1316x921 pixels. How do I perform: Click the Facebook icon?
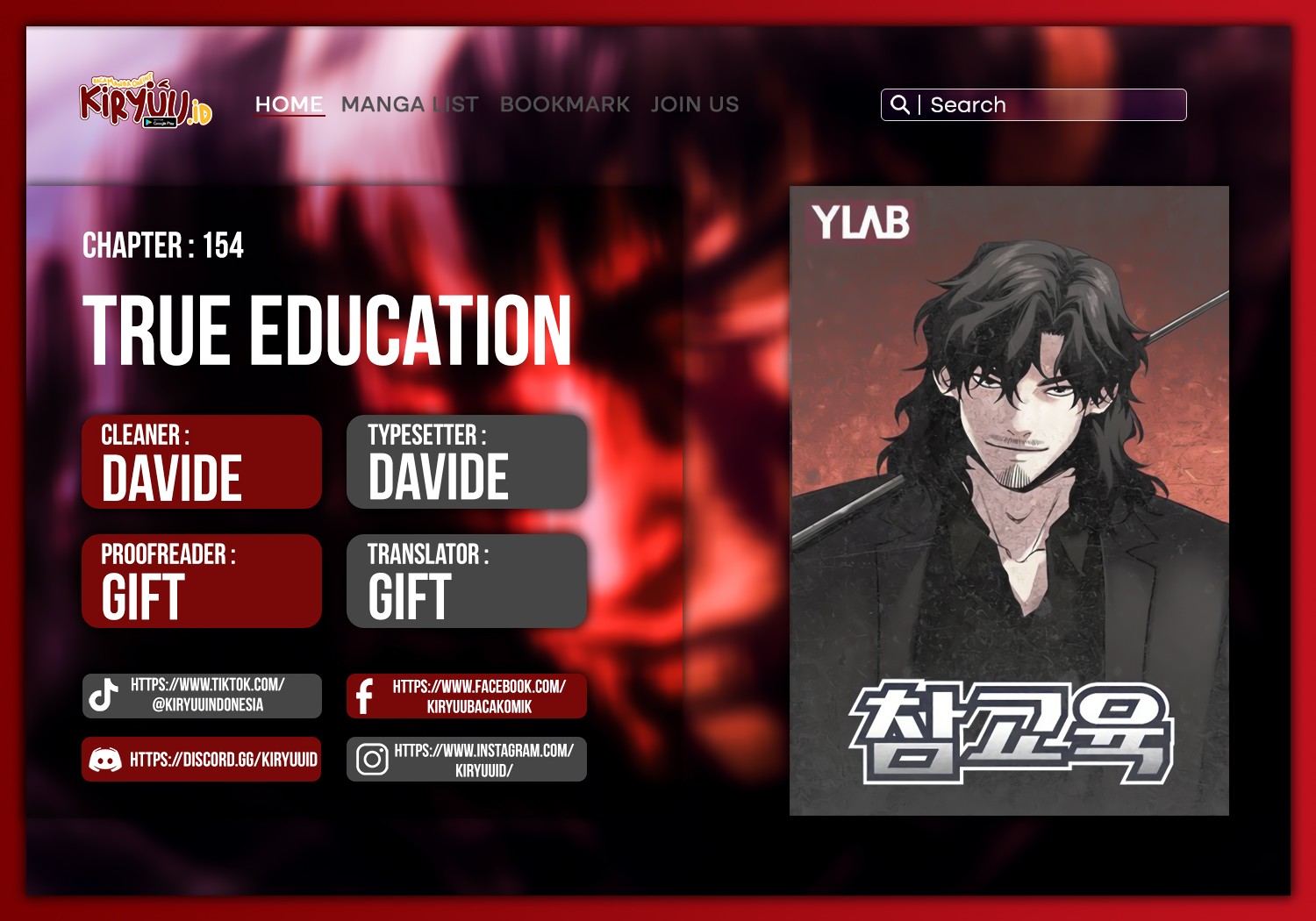click(366, 696)
